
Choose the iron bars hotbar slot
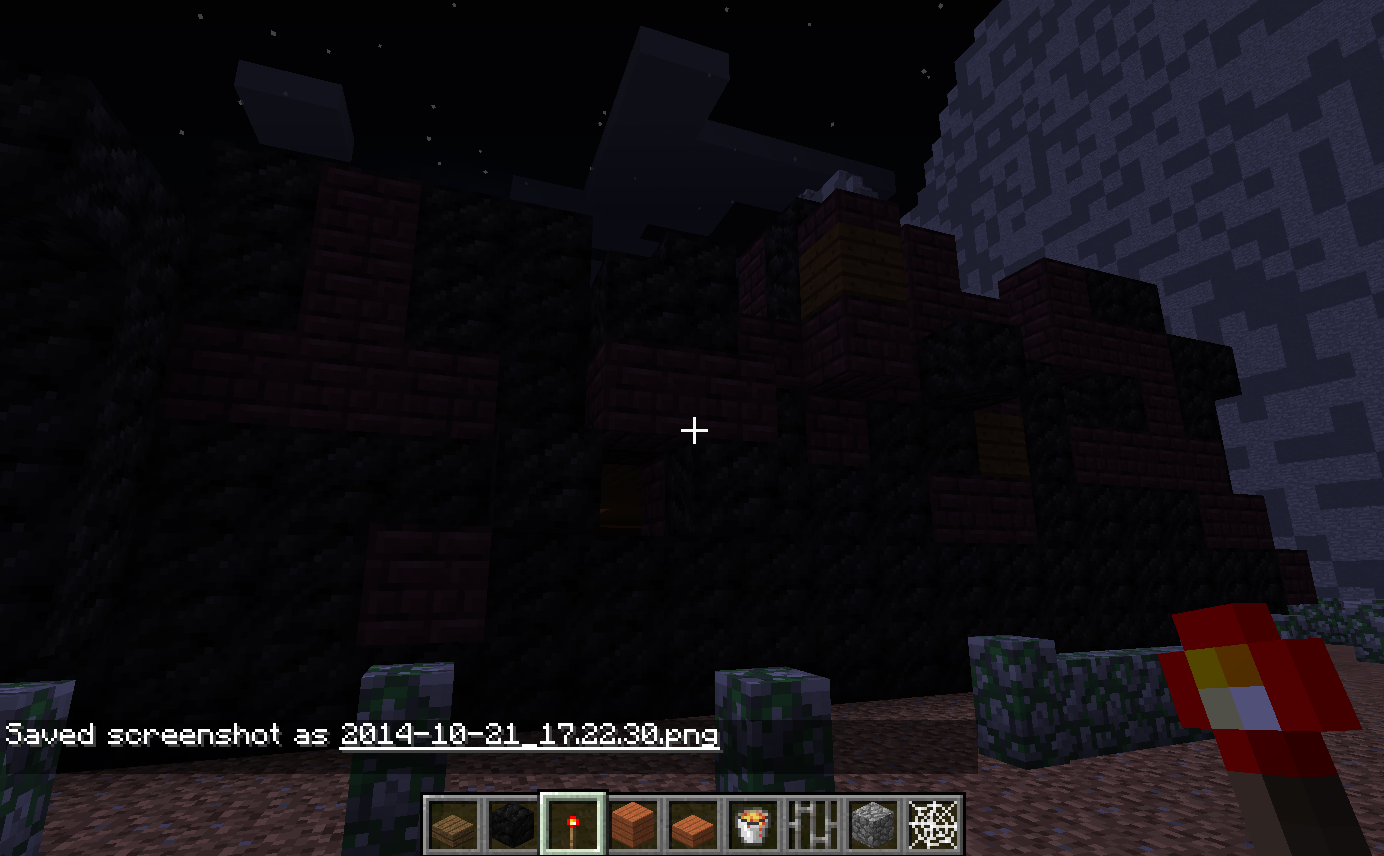point(812,825)
